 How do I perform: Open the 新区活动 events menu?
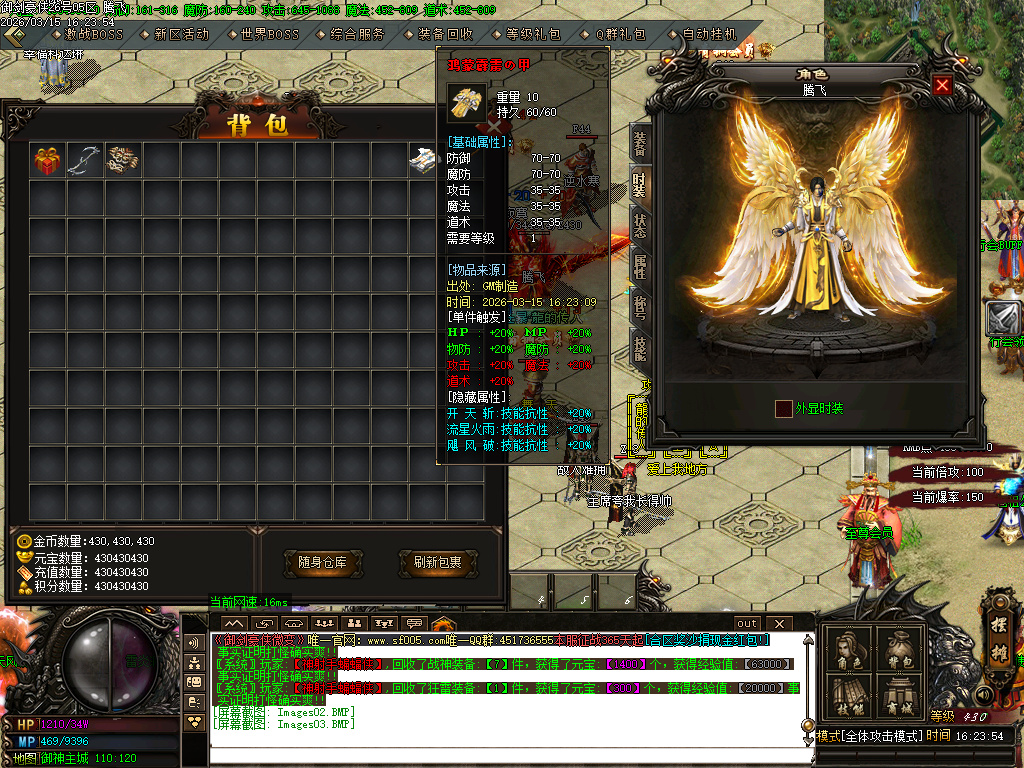point(181,34)
